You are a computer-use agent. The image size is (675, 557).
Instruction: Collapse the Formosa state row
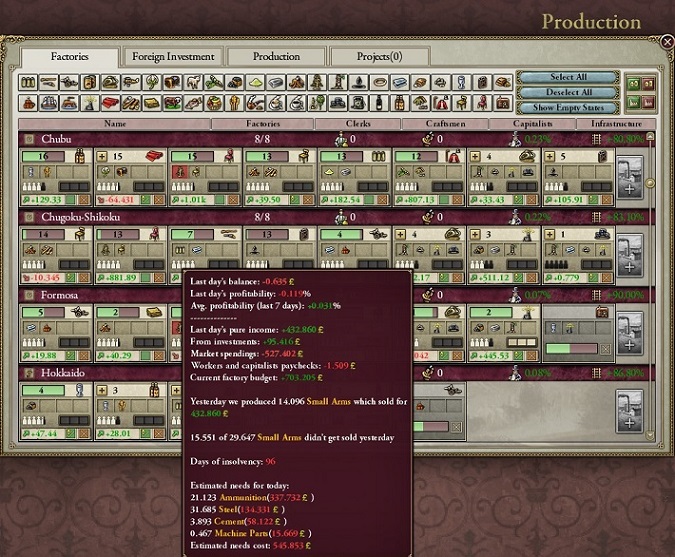tap(29, 295)
